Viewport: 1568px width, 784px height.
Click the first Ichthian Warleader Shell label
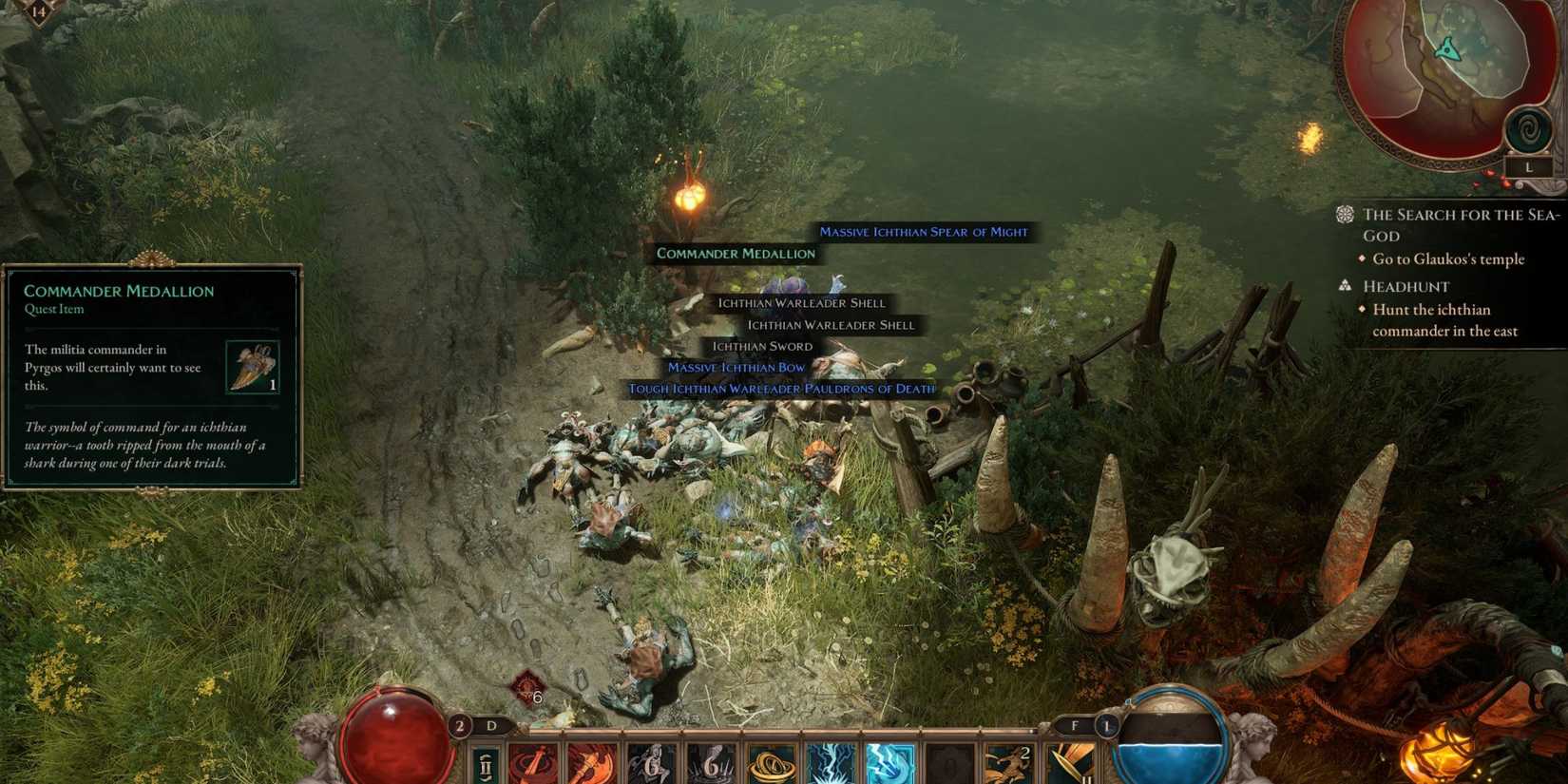click(x=802, y=303)
